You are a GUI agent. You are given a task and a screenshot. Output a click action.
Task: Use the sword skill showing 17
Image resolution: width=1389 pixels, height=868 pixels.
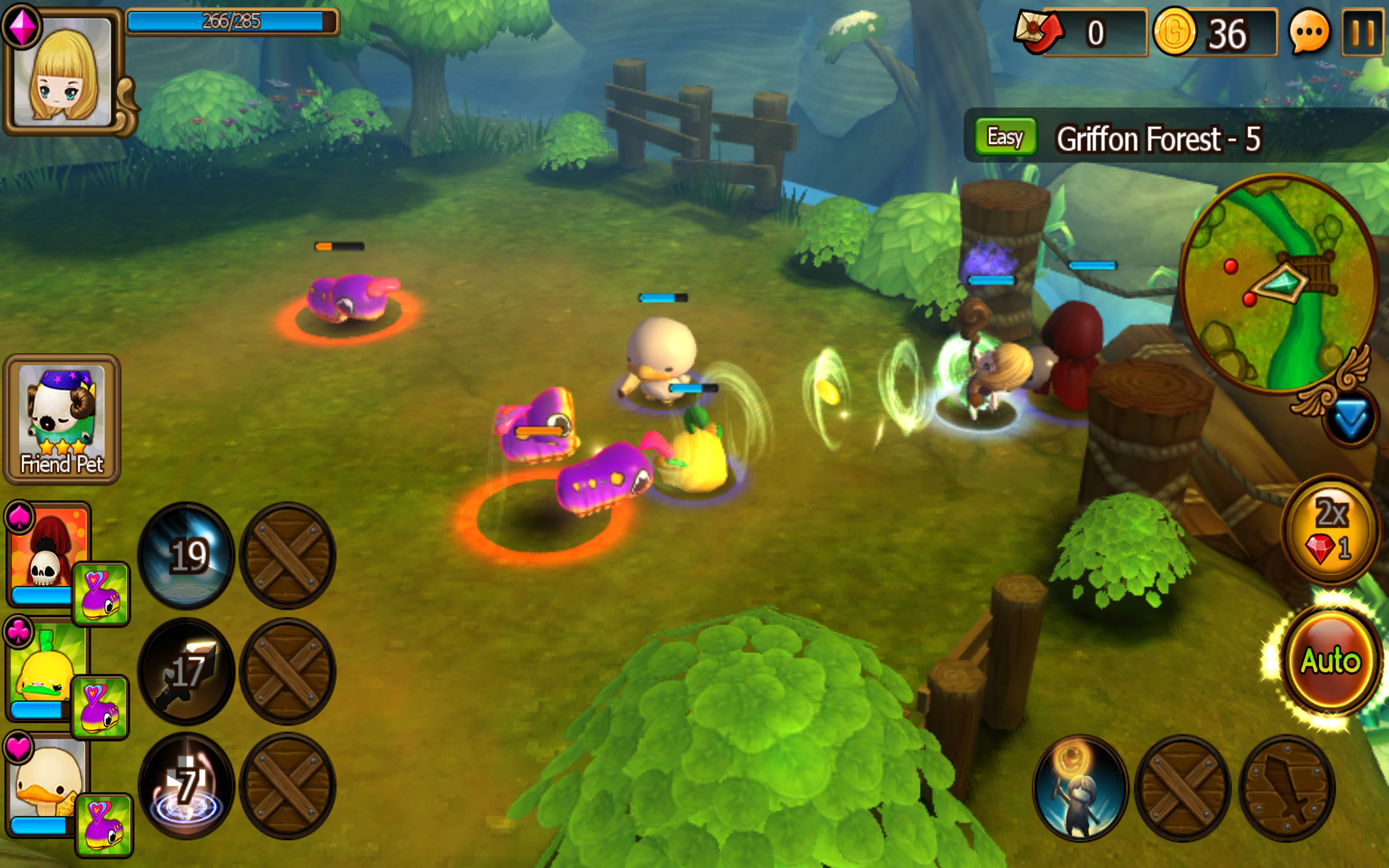pyautogui.click(x=187, y=671)
